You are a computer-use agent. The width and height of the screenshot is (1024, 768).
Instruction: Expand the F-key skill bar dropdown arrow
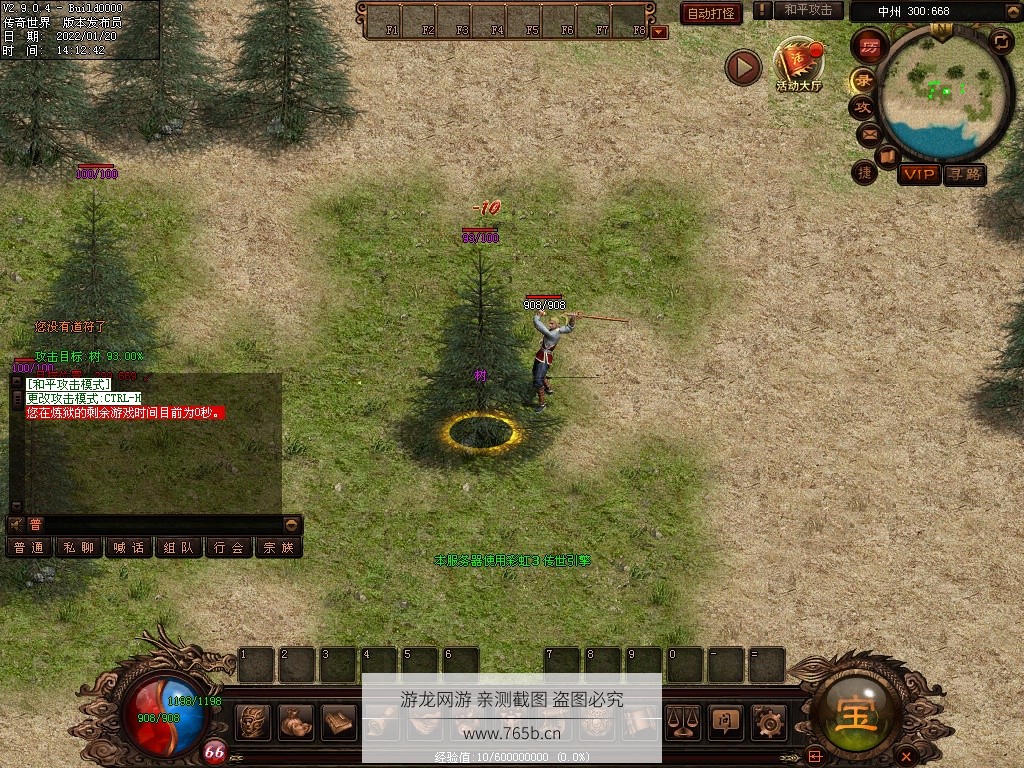pyautogui.click(x=658, y=31)
